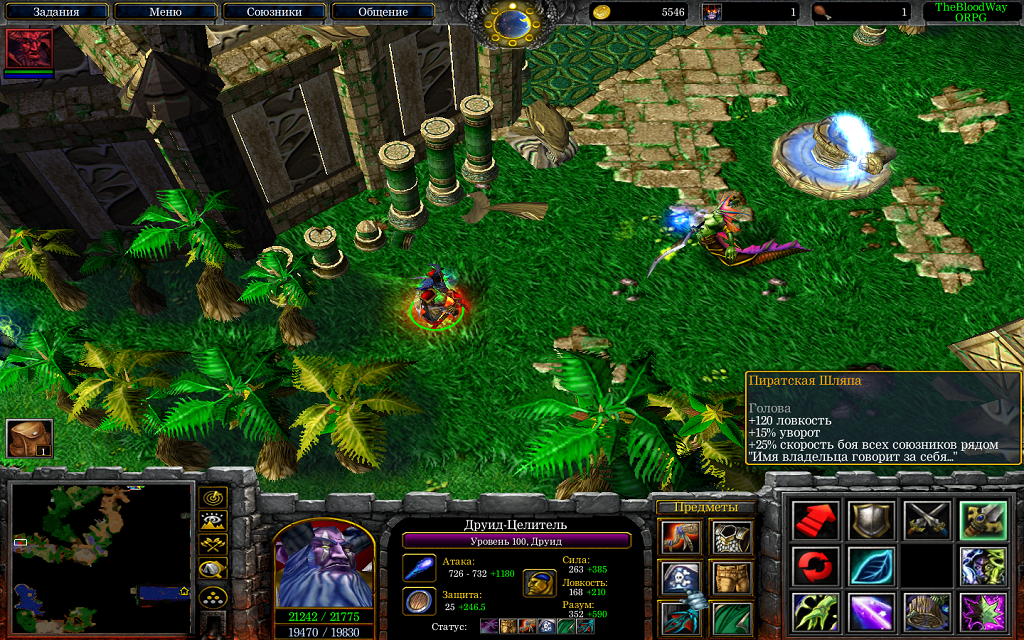
Task: Activate the minimap signal ping button
Action: click(x=213, y=496)
